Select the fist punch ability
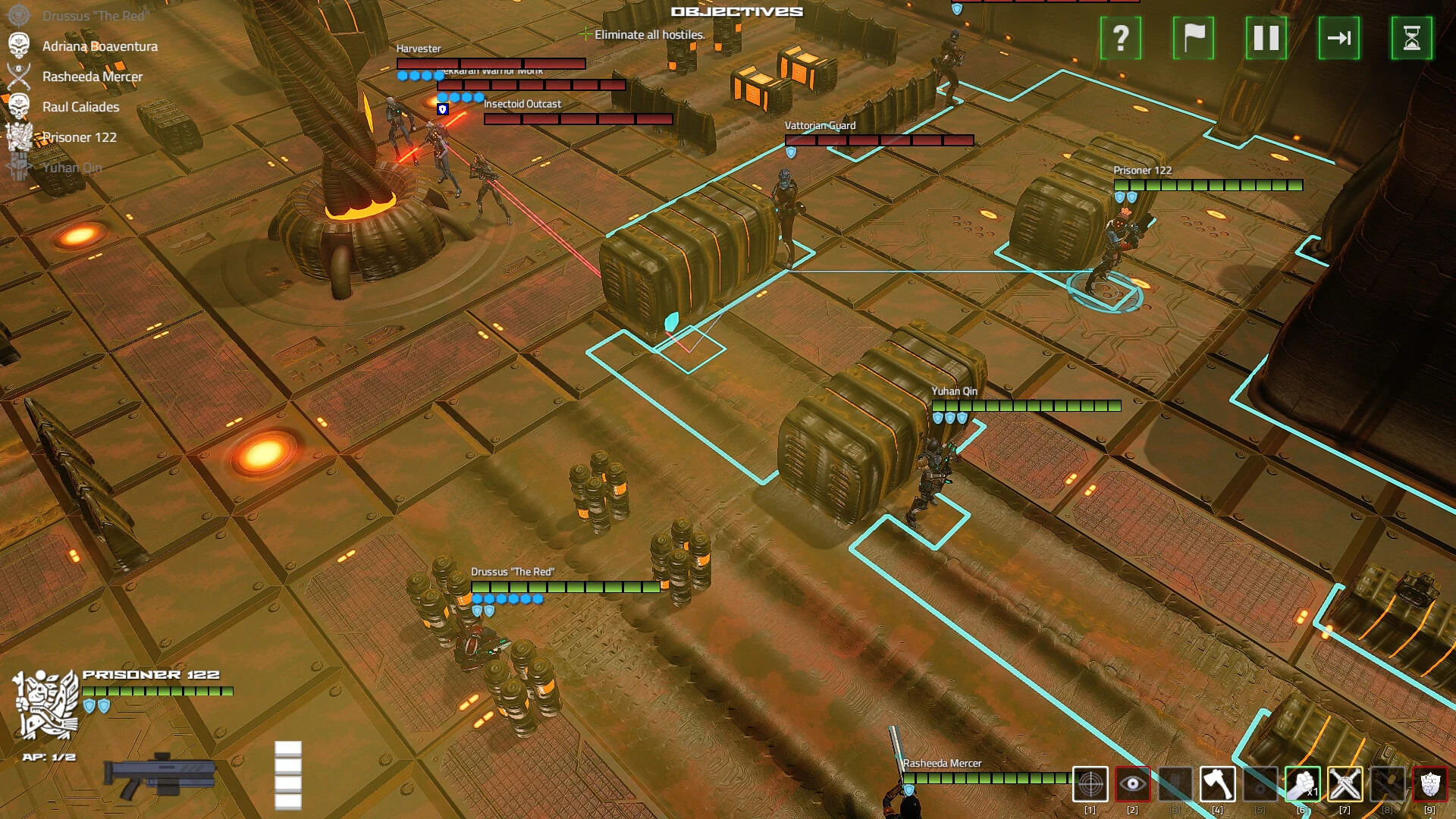Screen dimensions: 1456x819 [x=1302, y=784]
